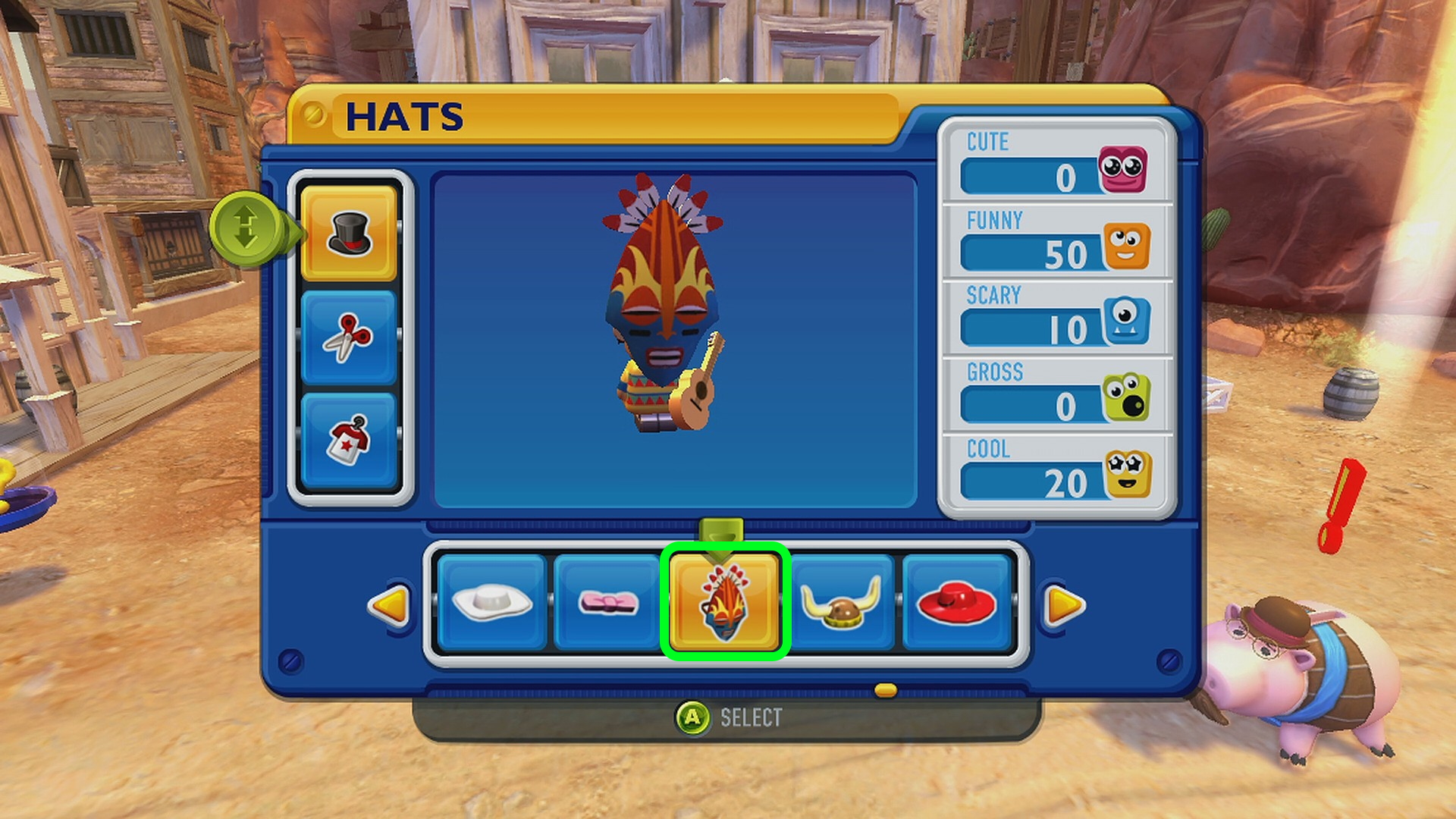1456x819 pixels.
Task: Select the top hat category tab
Action: point(349,233)
